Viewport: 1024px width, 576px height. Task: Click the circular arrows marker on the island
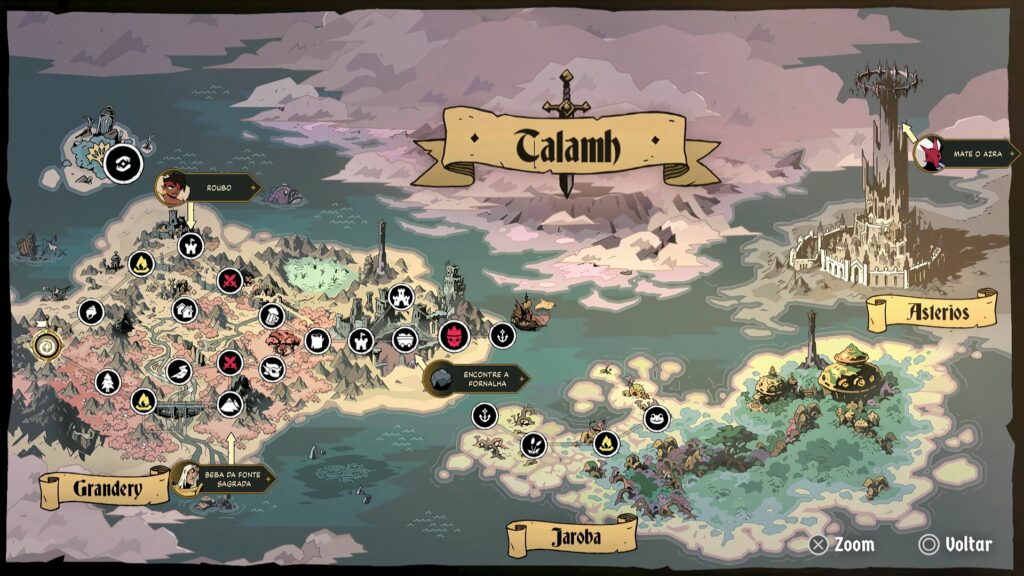point(124,160)
